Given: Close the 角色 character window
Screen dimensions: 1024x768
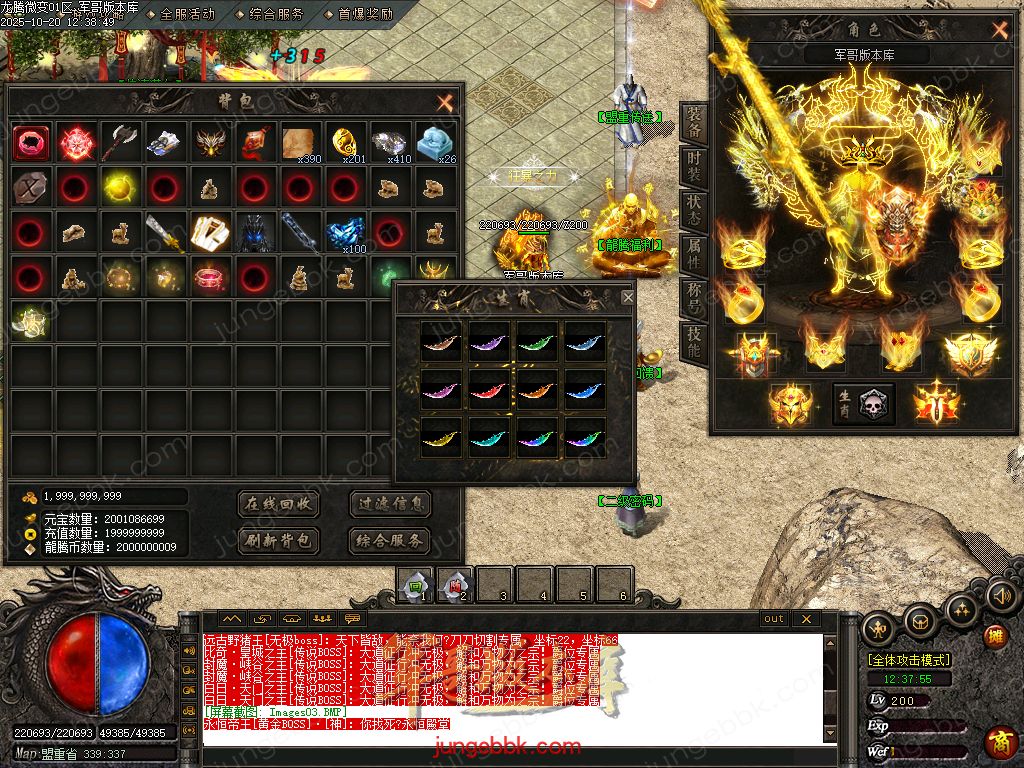Looking at the screenshot, I should (x=999, y=30).
